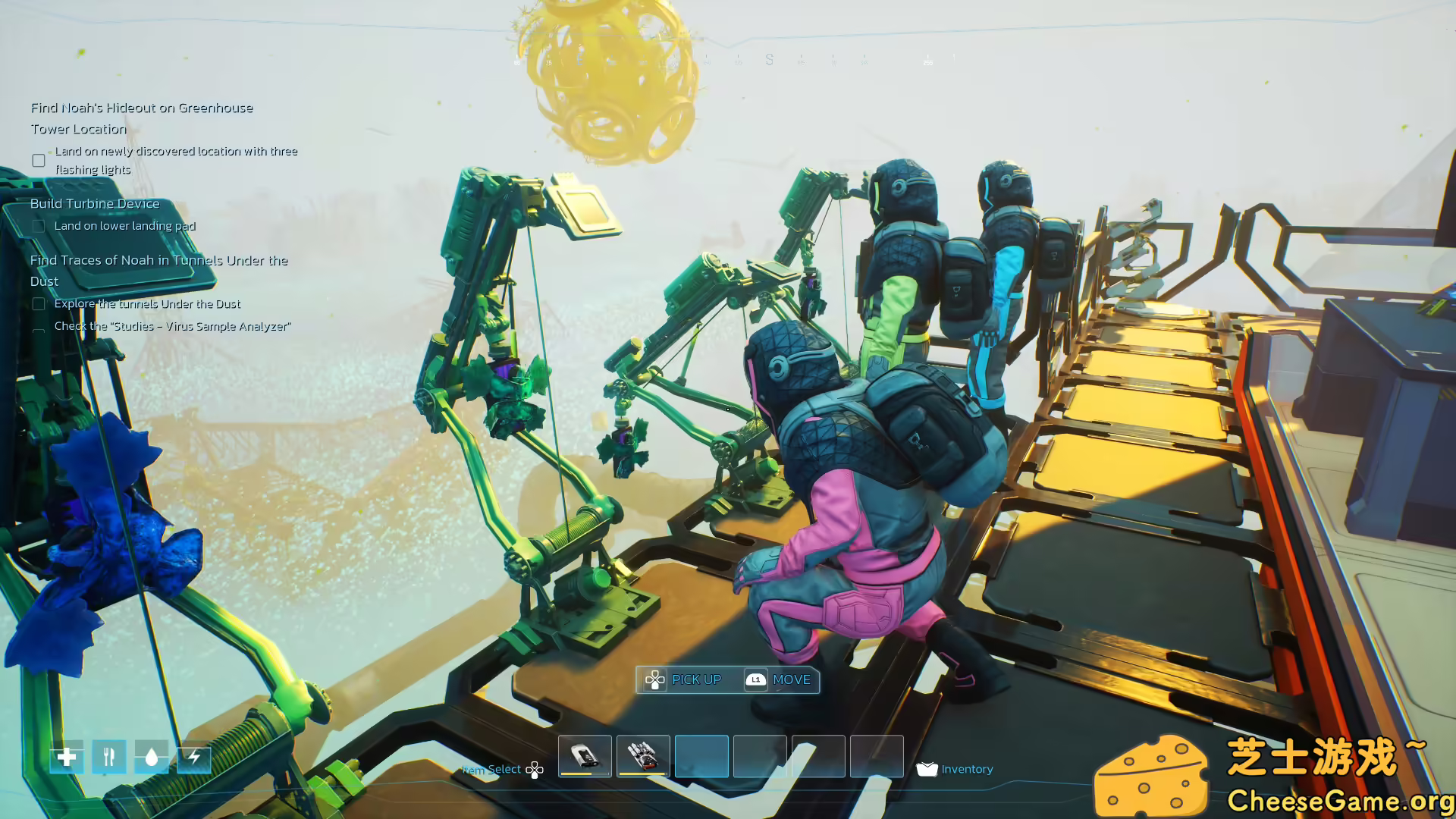Click the d-pad icon next to PICK UP
This screenshot has height=819, width=1456.
pos(654,679)
